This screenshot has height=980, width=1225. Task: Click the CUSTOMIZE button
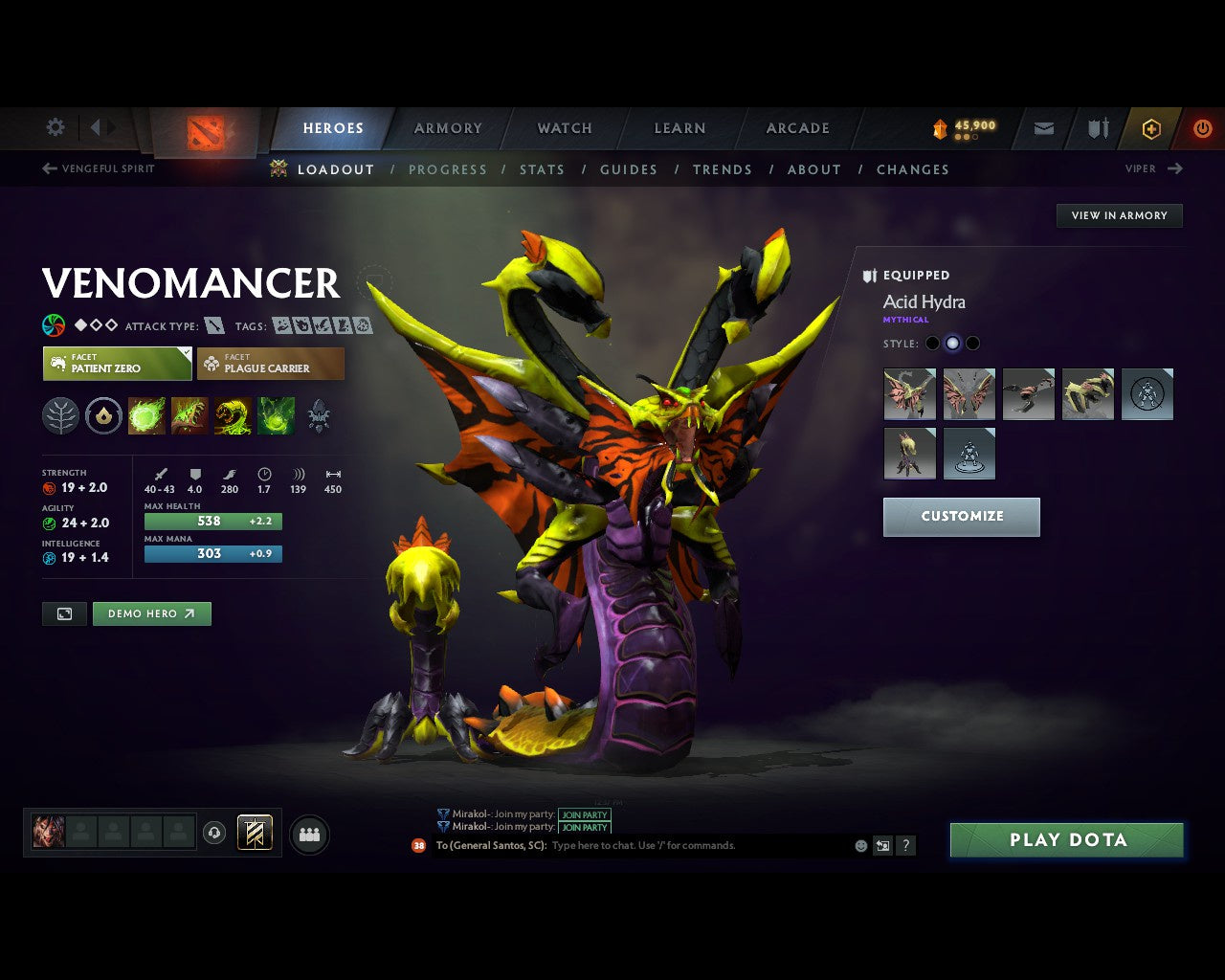coord(961,517)
